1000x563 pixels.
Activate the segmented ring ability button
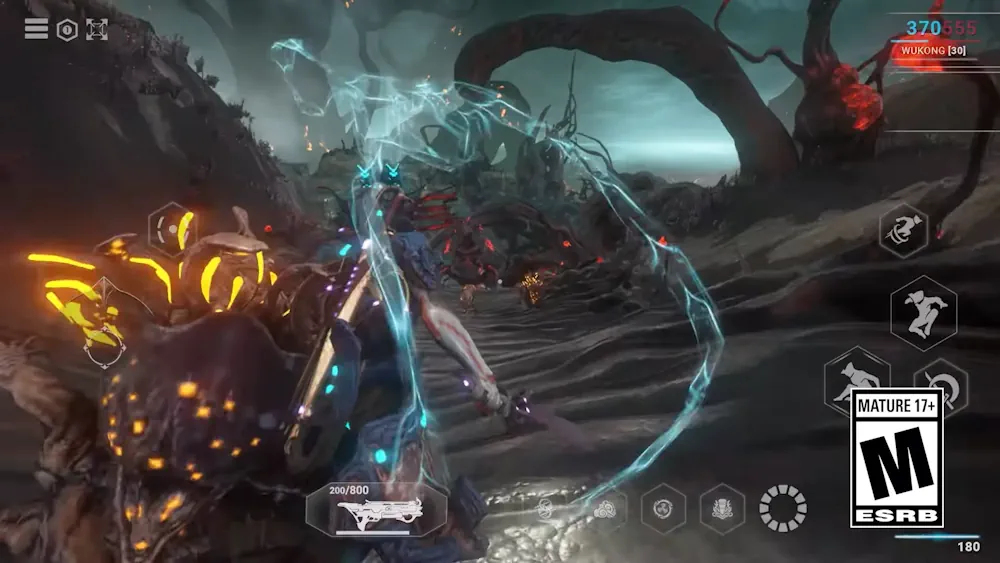[x=782, y=508]
